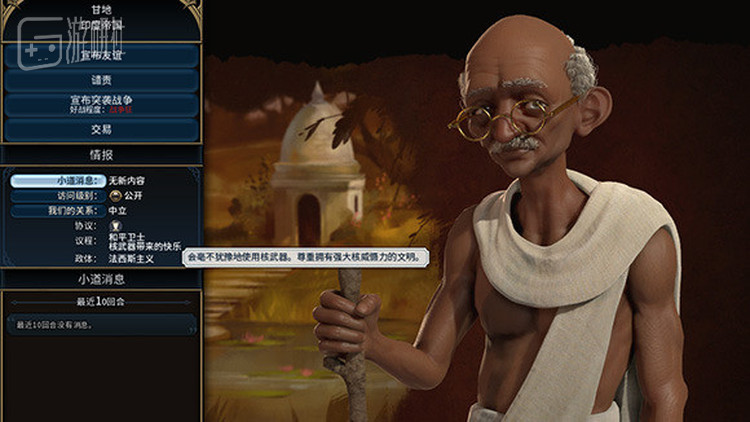Click the Peacekeeper agenda entry (和平卫士)
The width and height of the screenshot is (750, 422).
pos(124,236)
